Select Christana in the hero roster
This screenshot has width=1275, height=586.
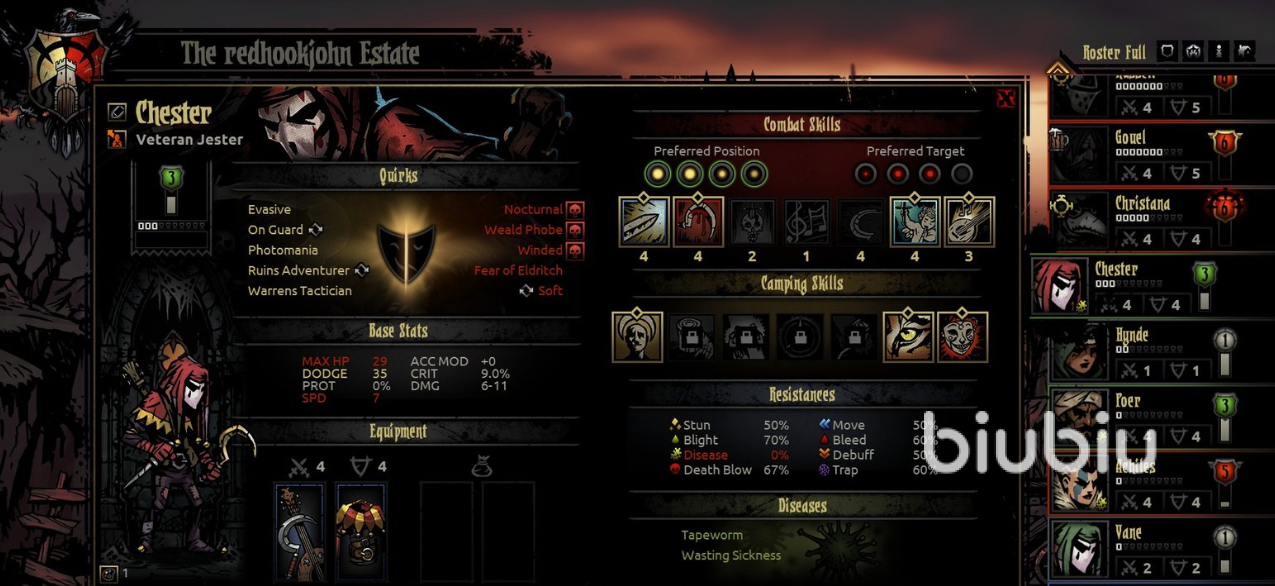click(x=1143, y=220)
